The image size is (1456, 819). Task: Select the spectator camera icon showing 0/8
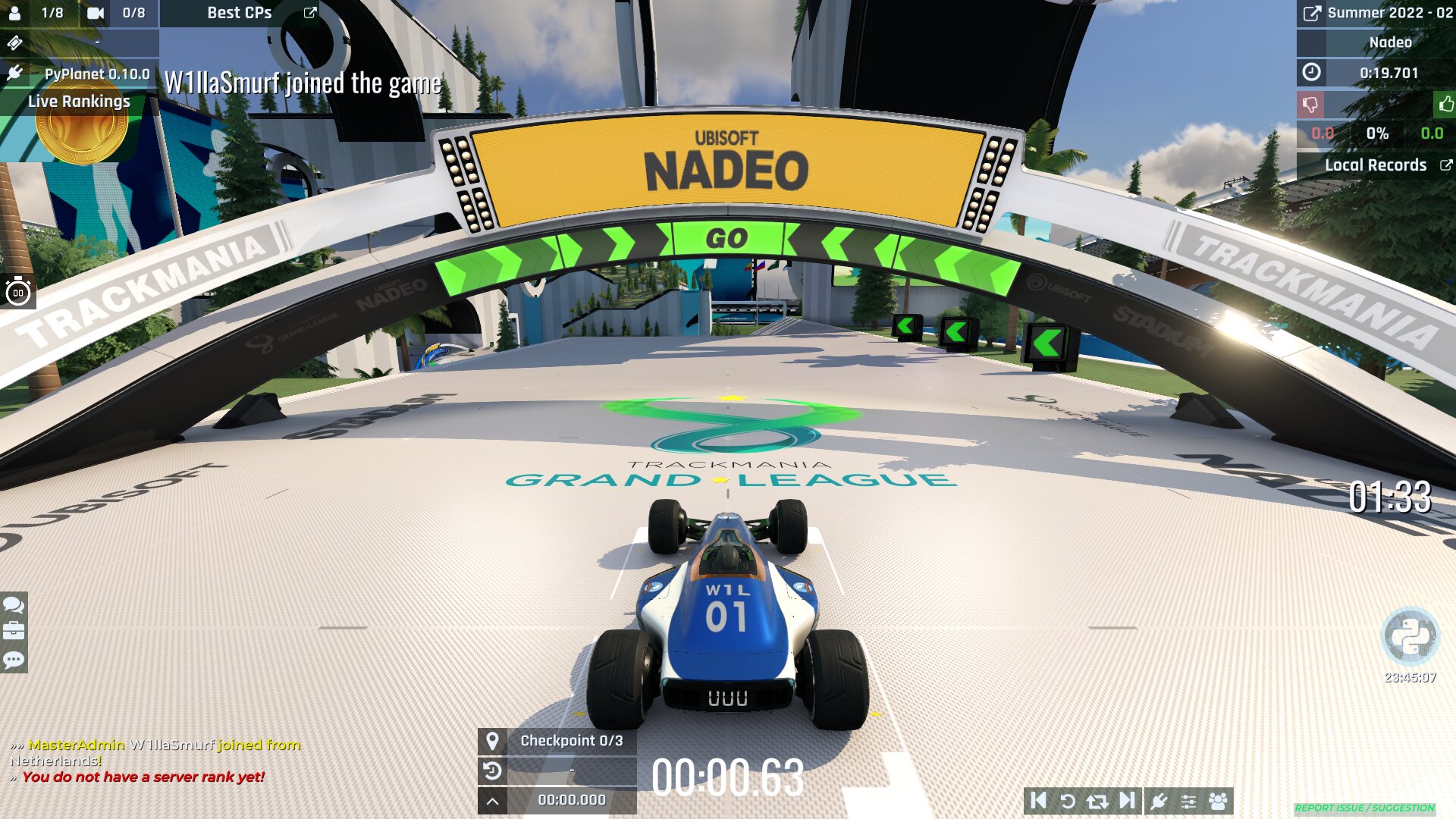click(95, 12)
